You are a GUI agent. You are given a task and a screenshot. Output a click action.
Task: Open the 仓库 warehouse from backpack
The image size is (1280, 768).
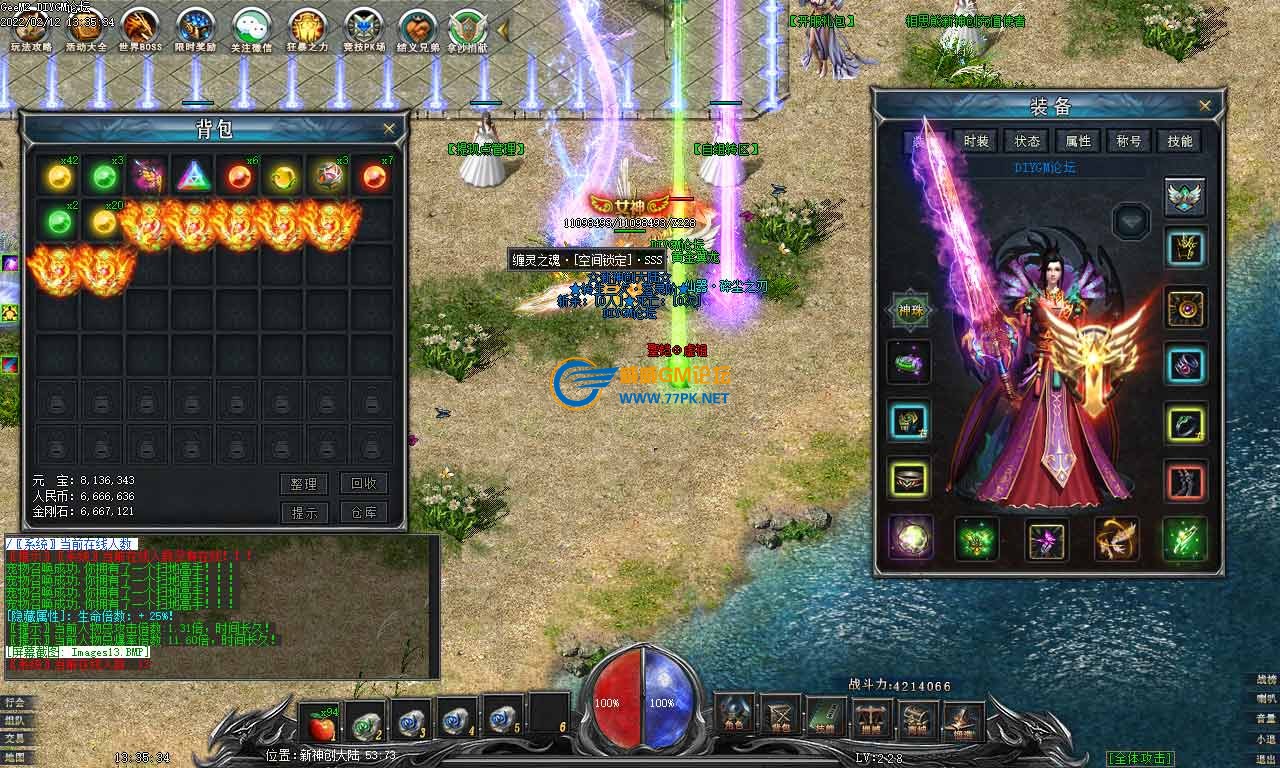[x=363, y=512]
